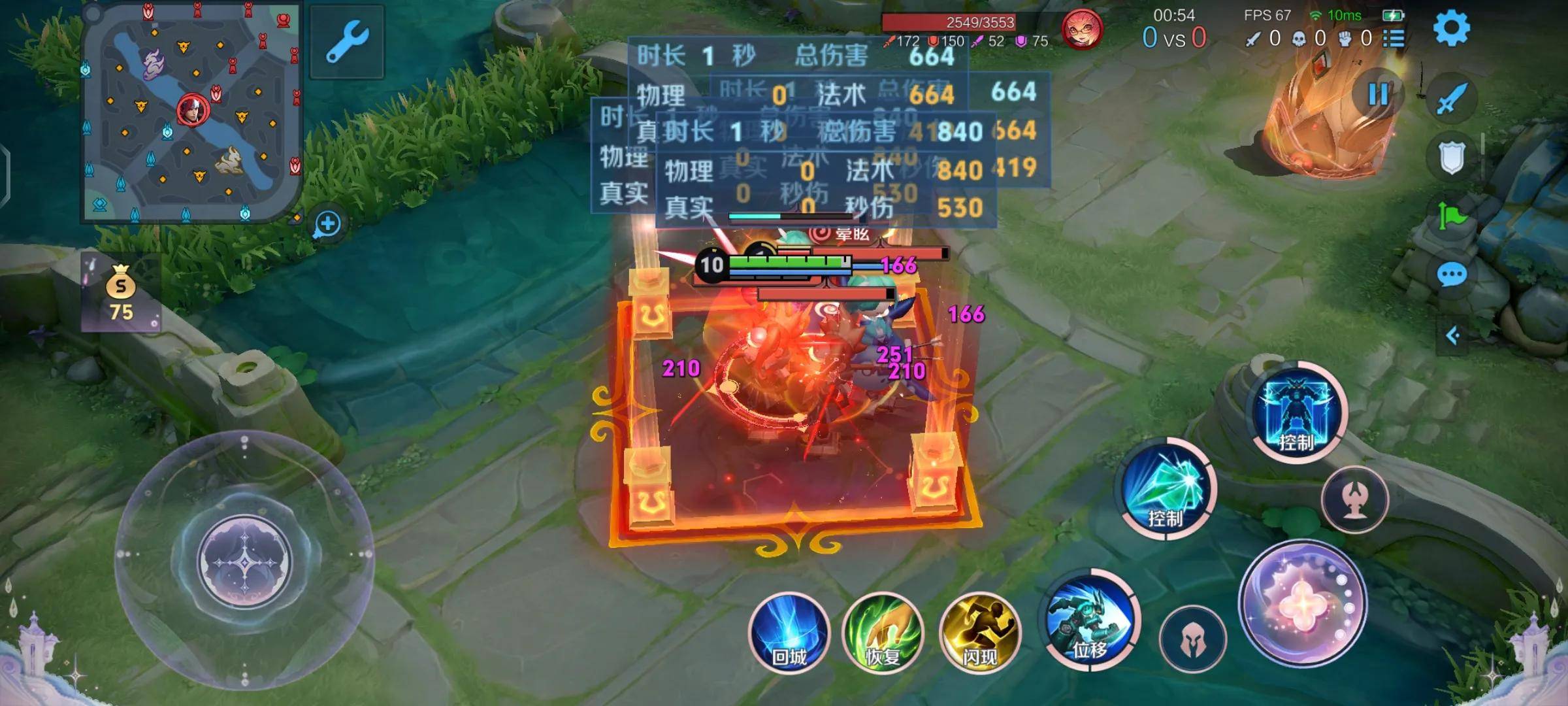1568x706 pixels.
Task: Activate the 恢复 restore skill
Action: click(883, 633)
